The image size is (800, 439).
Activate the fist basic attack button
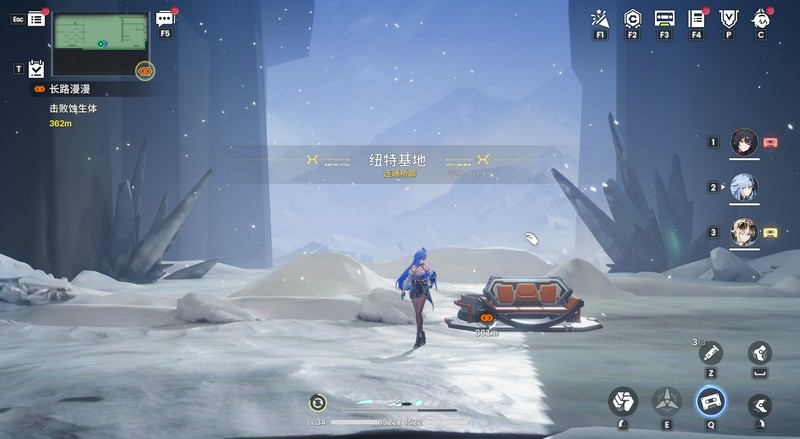point(623,402)
